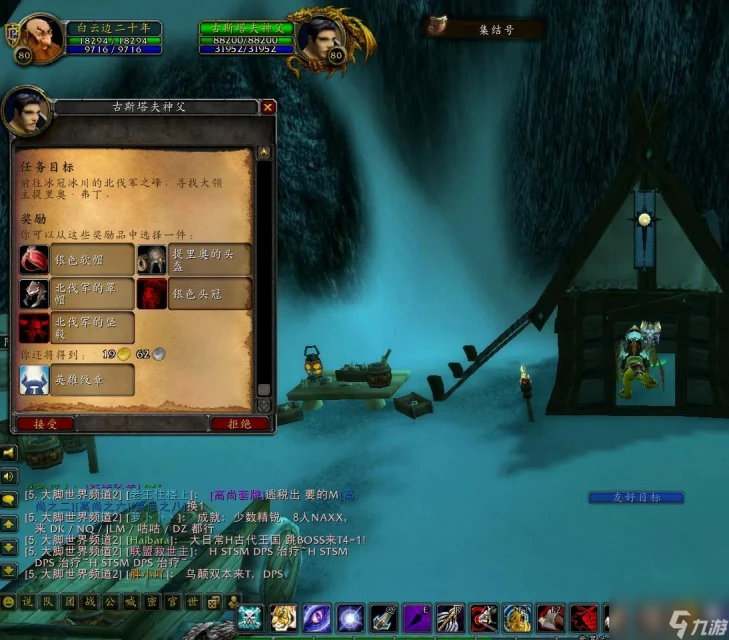
Task: Select the 提里奥的头盔 reward
Action: coord(194,259)
